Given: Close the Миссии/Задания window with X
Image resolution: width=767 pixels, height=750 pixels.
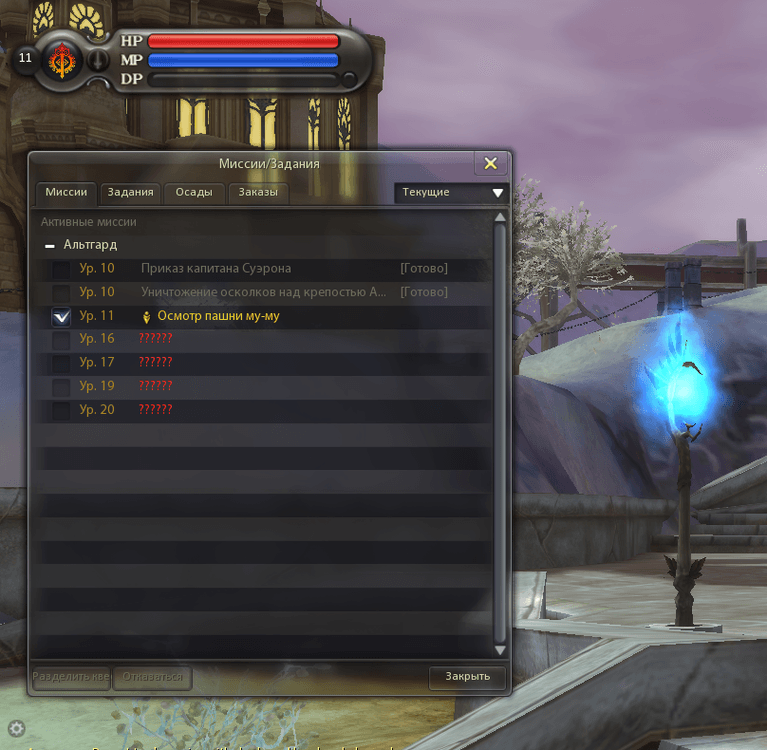Looking at the screenshot, I should (x=490, y=164).
